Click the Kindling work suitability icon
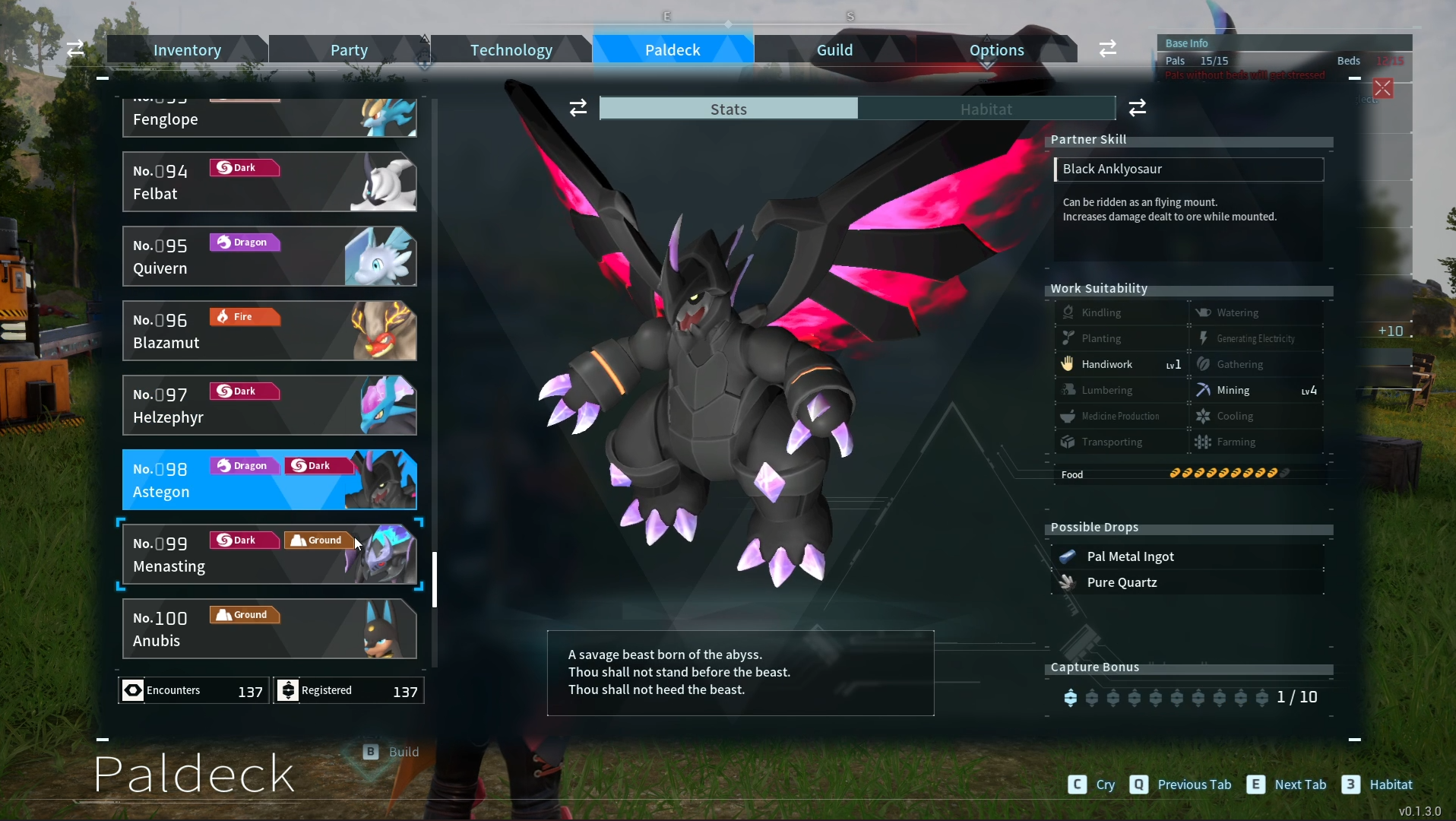The height and width of the screenshot is (821, 1456). 1068,312
